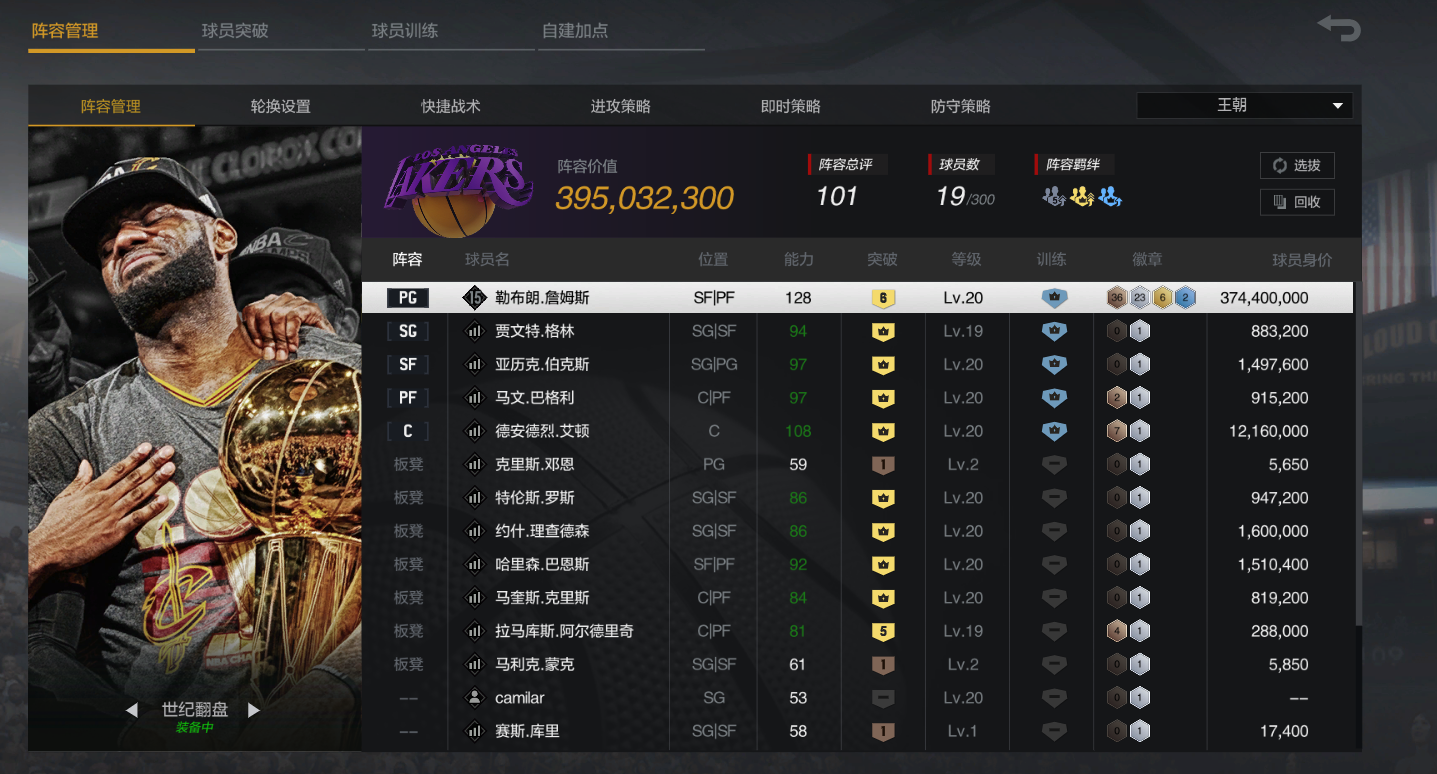Click 拉马库斯.阿尔德里奇's yellow '5' breakthrough badge

click(882, 631)
